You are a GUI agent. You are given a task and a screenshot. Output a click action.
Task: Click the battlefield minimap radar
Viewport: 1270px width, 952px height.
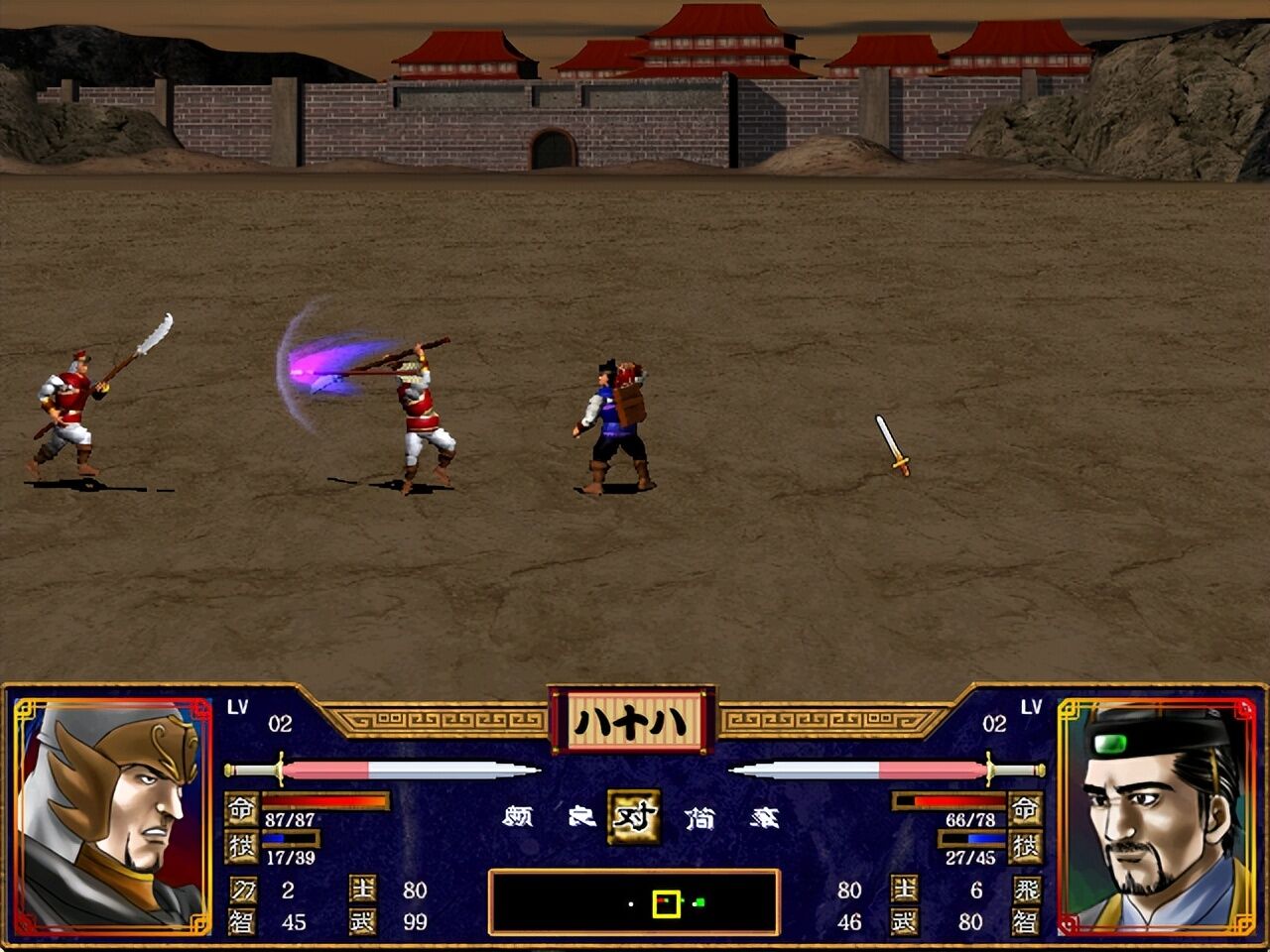[x=634, y=902]
